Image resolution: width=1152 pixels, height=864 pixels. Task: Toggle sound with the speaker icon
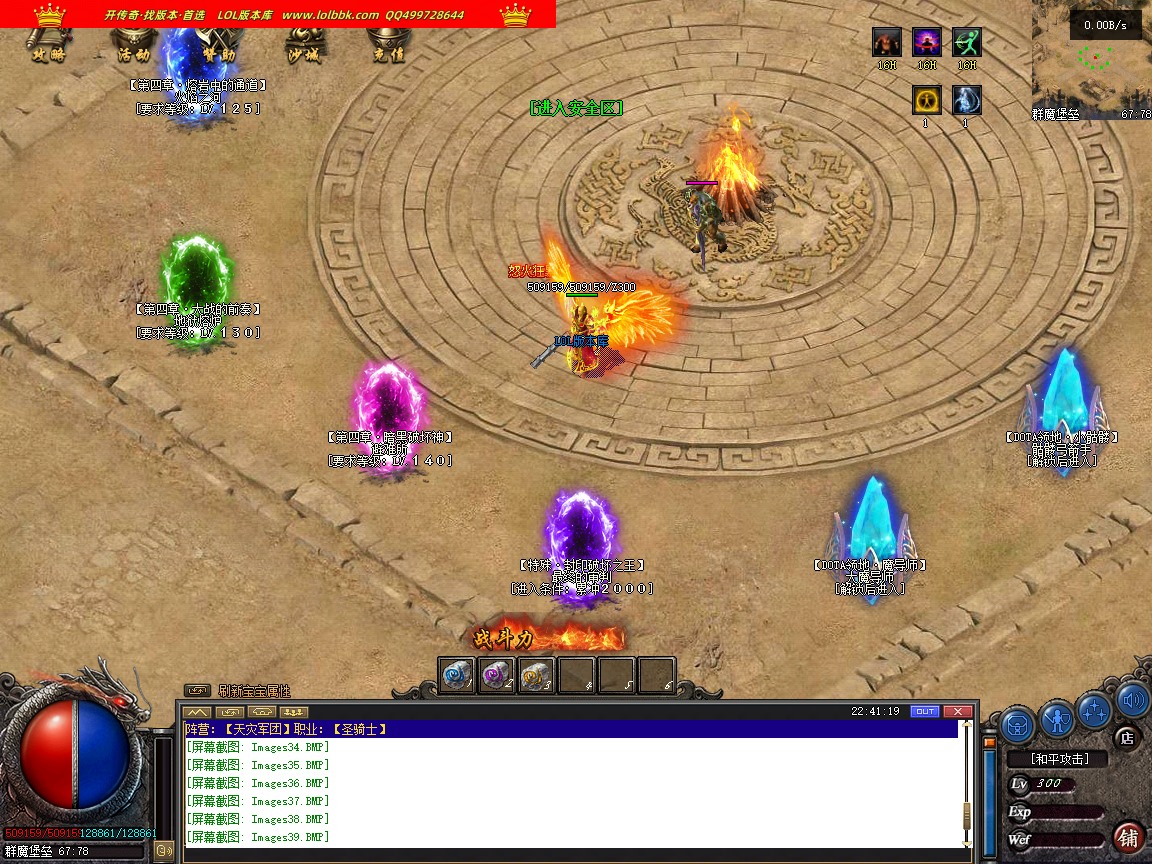pyautogui.click(x=1132, y=699)
